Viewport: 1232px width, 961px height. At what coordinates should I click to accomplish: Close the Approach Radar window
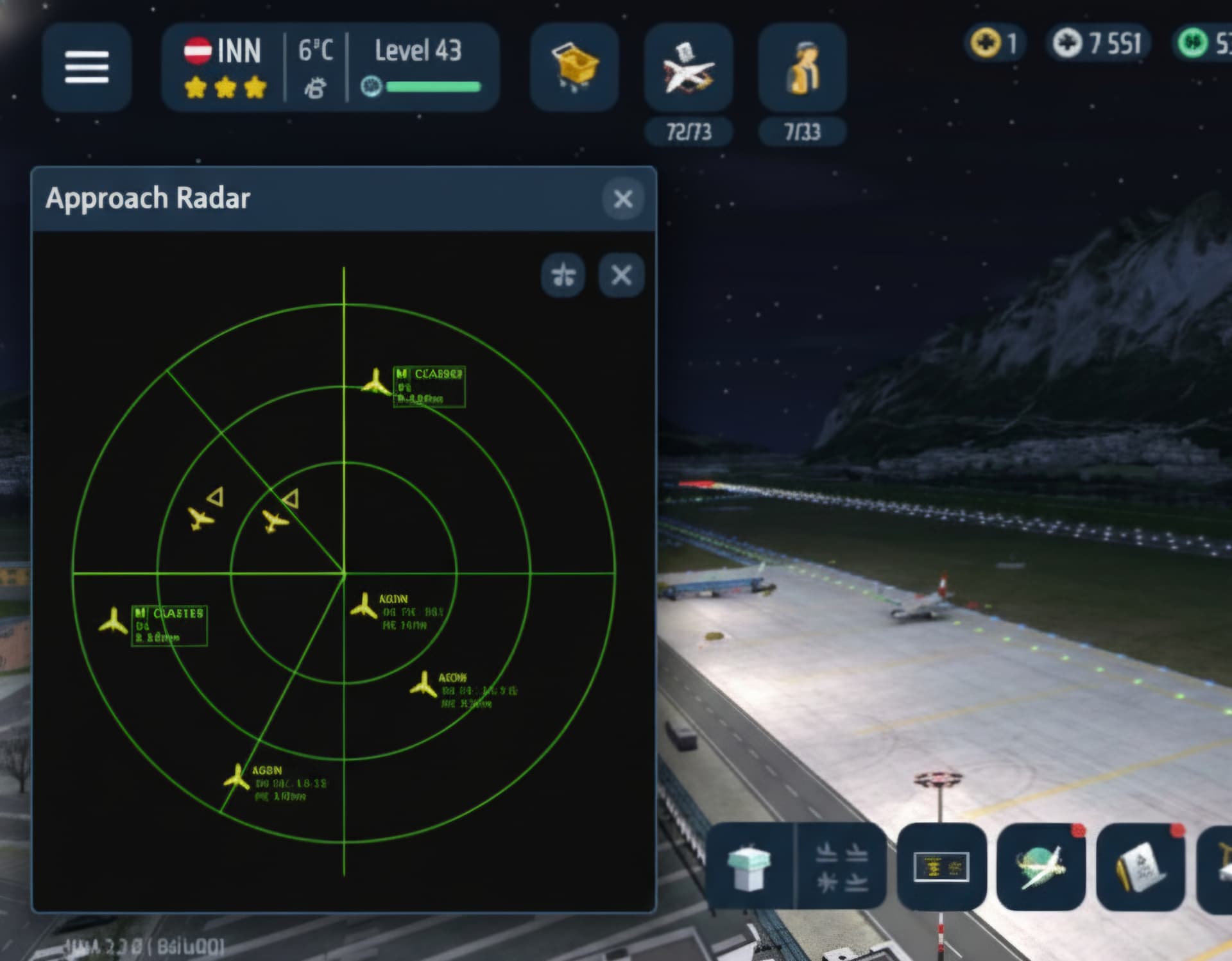click(x=622, y=199)
